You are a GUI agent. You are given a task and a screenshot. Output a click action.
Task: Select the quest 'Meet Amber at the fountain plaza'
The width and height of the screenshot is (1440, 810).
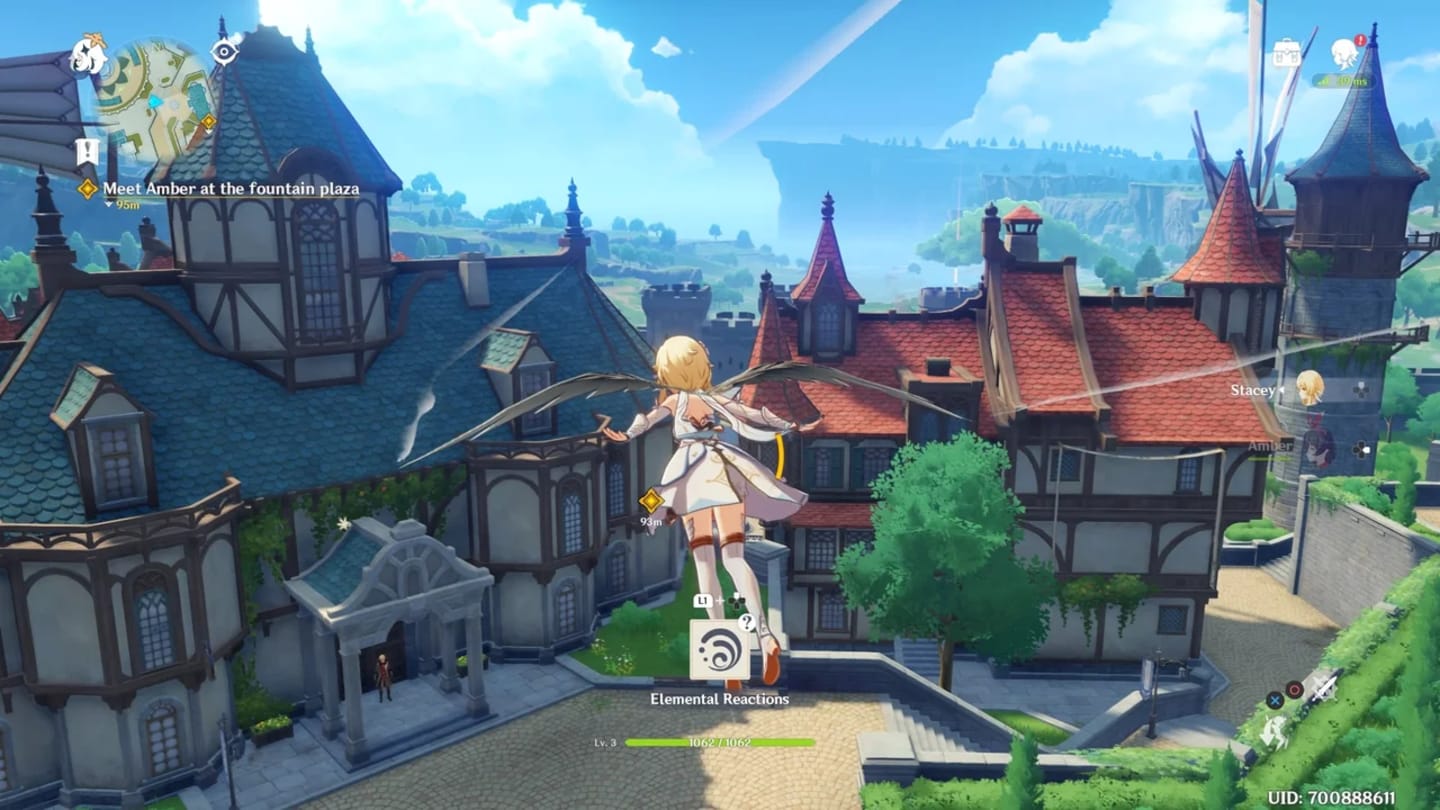pos(231,187)
